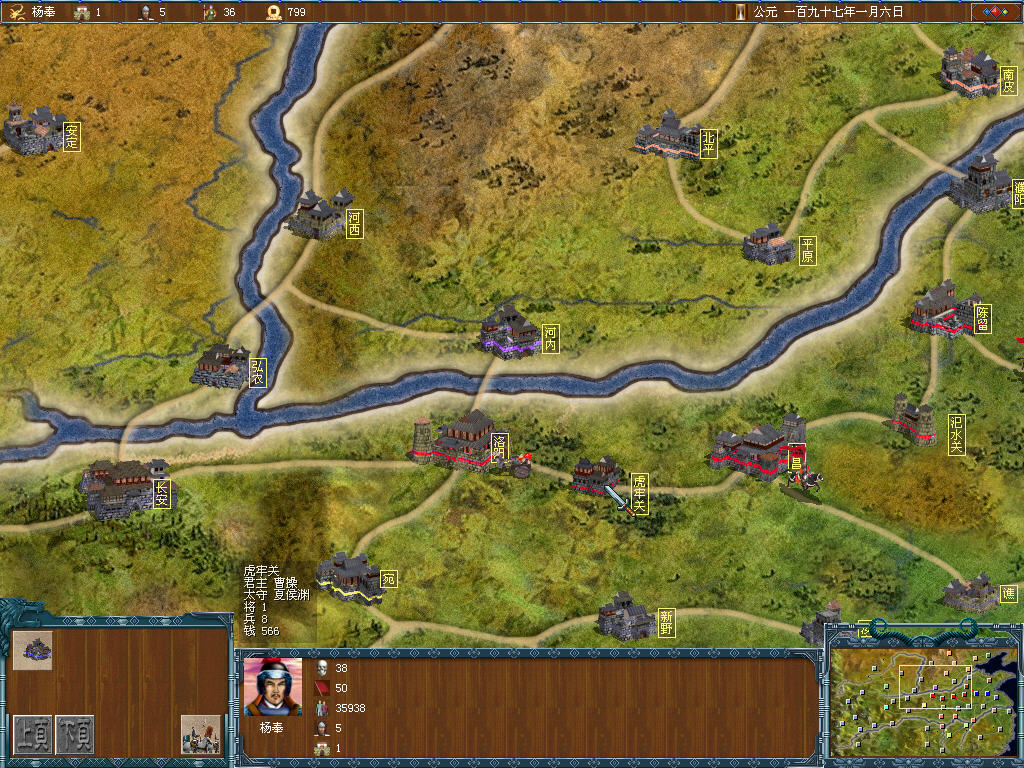The width and height of the screenshot is (1024, 768).
Task: Choose the 河西 city label
Action: coord(354,223)
